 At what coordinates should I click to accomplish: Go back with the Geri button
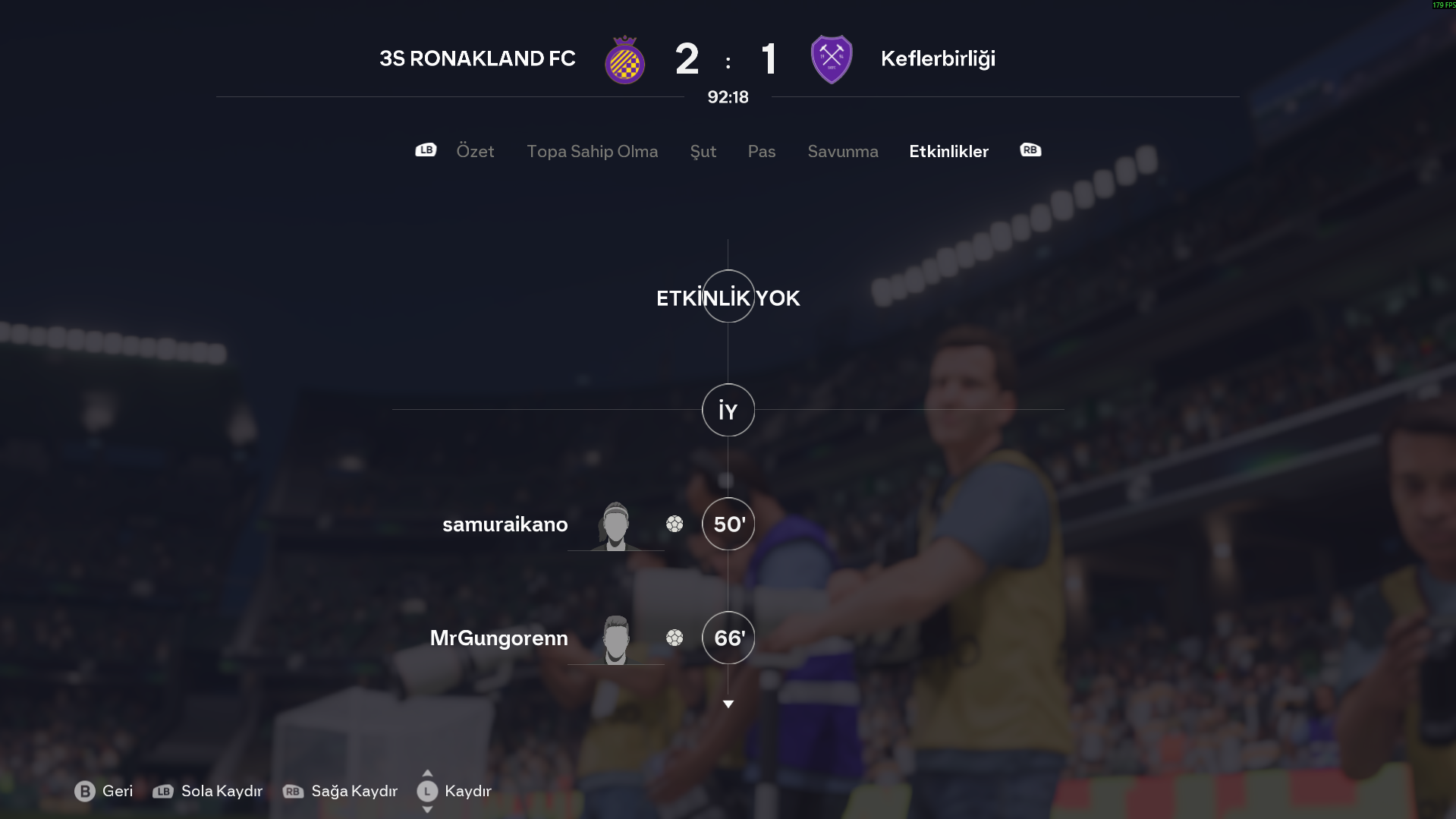pyautogui.click(x=104, y=791)
